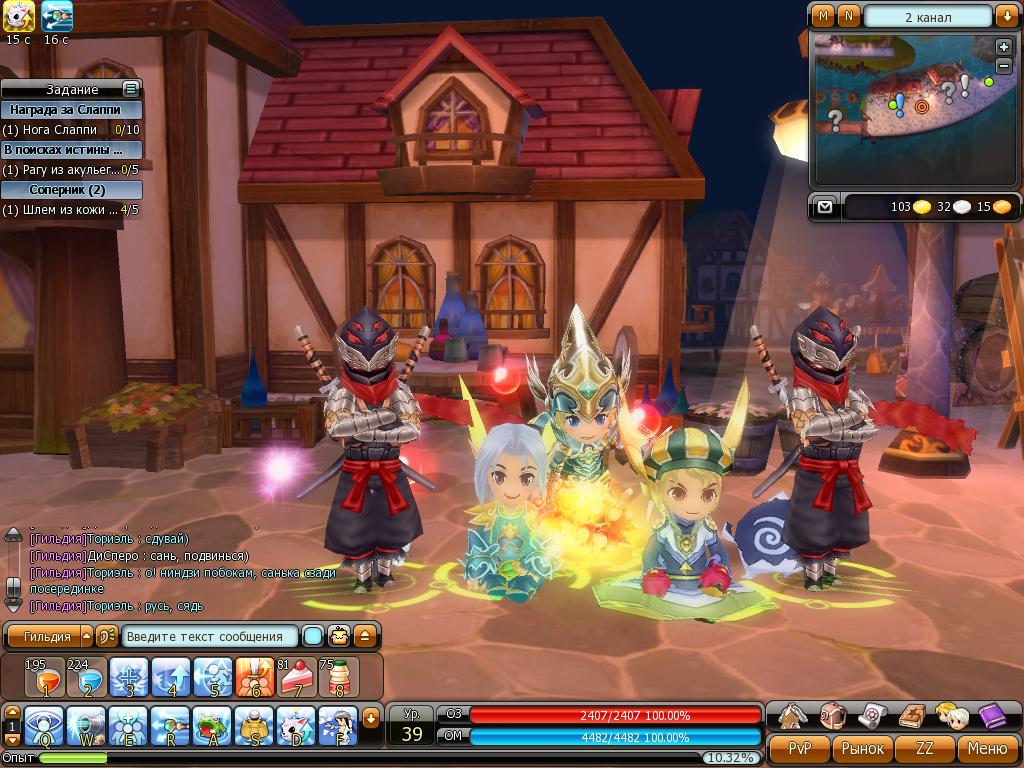Zoom out the minimap with minus button

[x=1004, y=65]
